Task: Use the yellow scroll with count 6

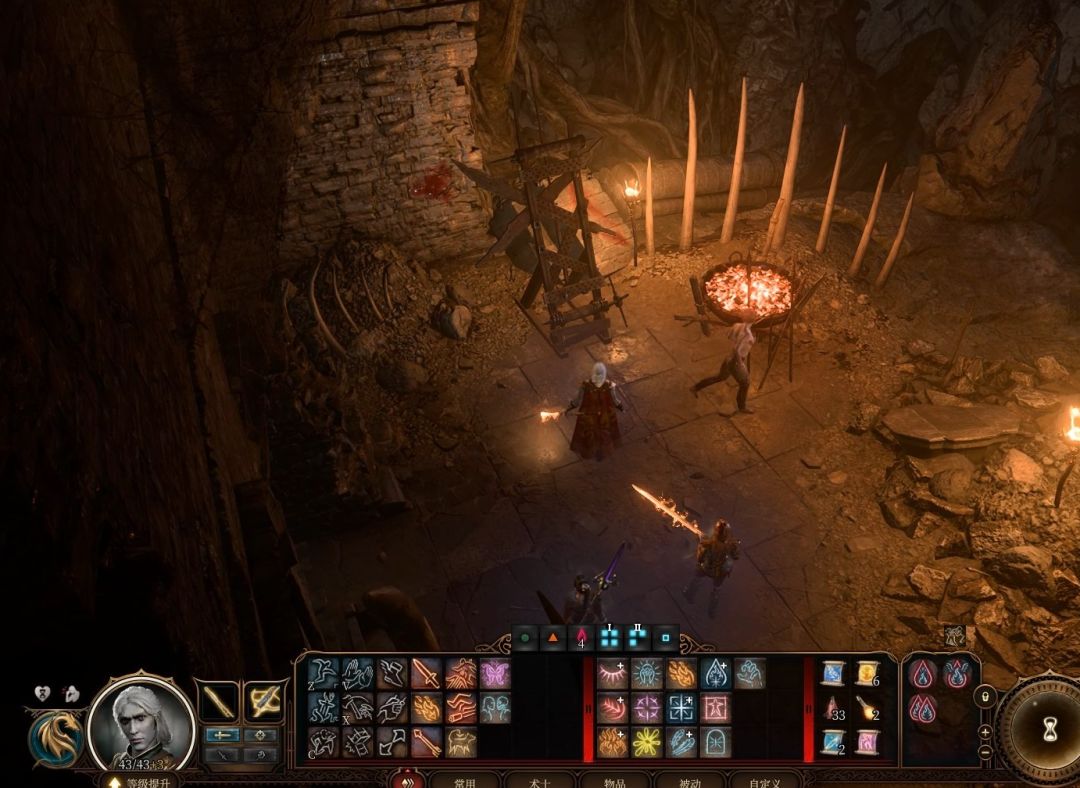Action: [866, 673]
